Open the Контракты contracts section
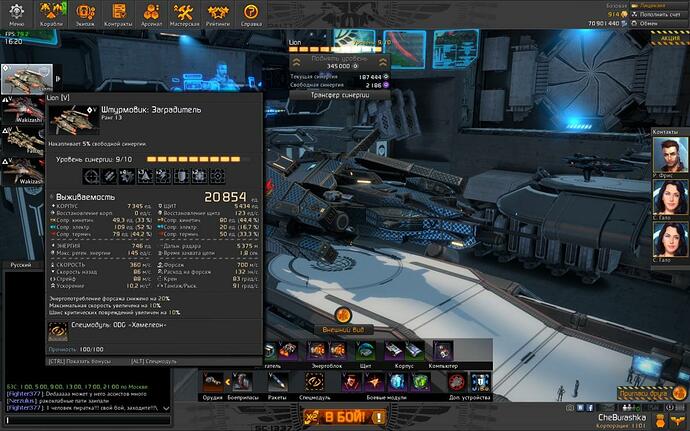 click(118, 13)
